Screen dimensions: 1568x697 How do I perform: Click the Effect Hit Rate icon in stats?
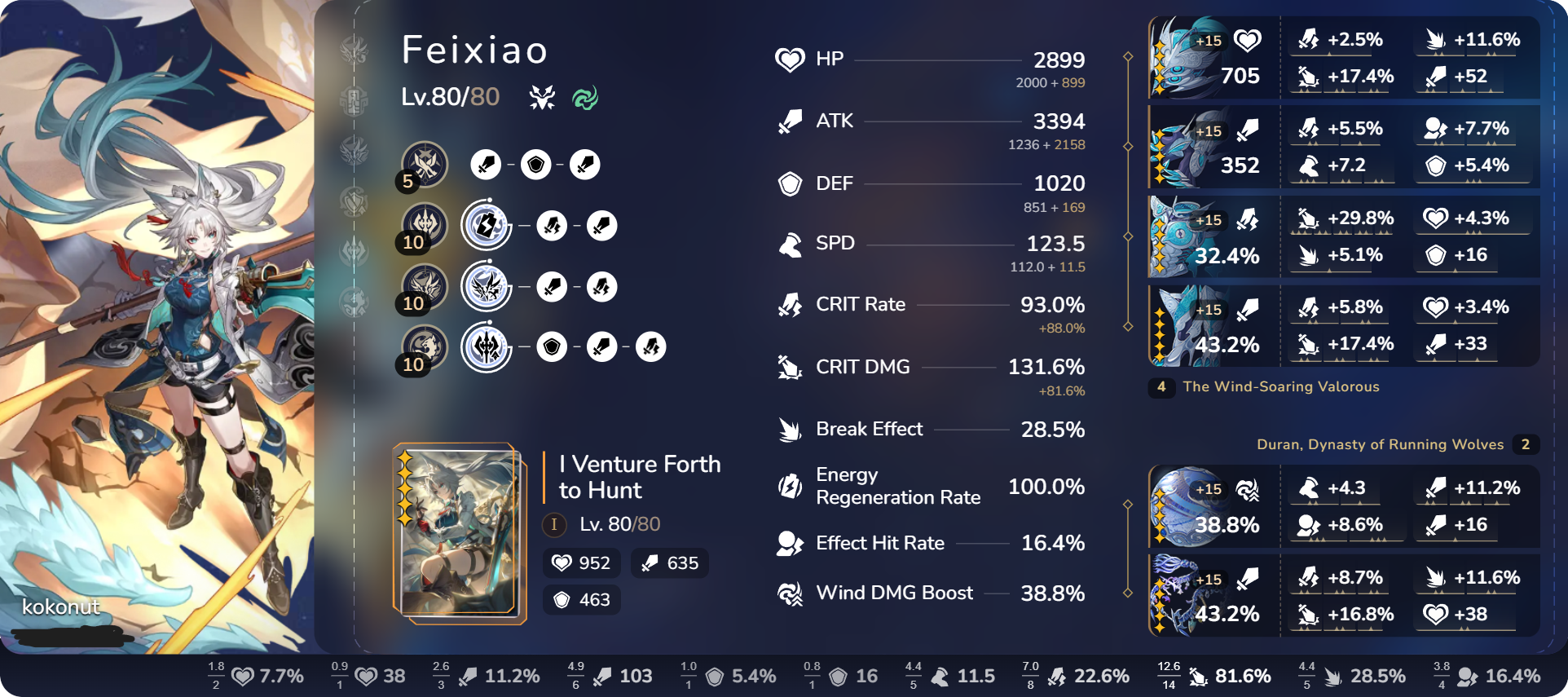(789, 543)
